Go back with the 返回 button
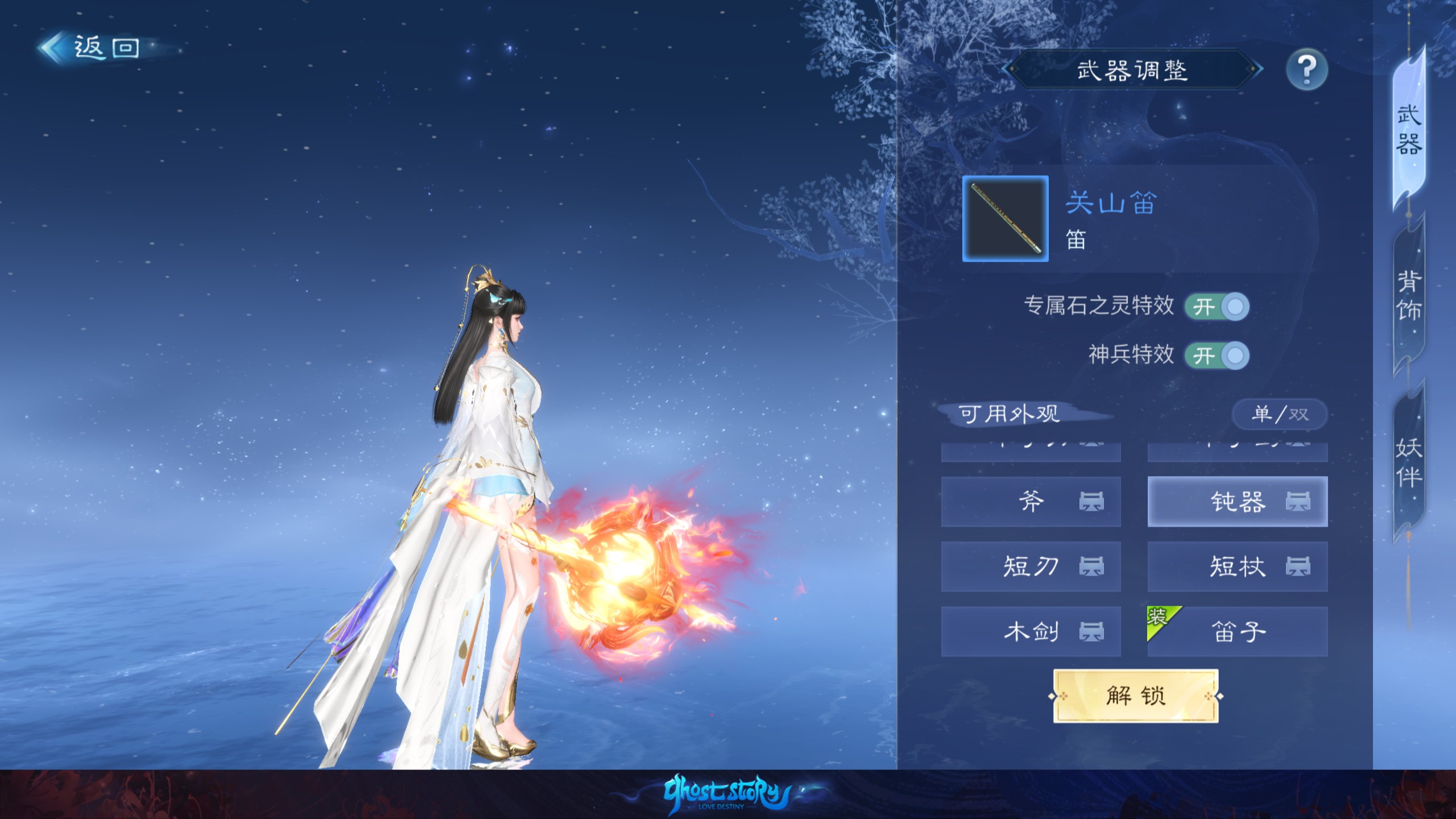The height and width of the screenshot is (819, 1456). click(91, 48)
